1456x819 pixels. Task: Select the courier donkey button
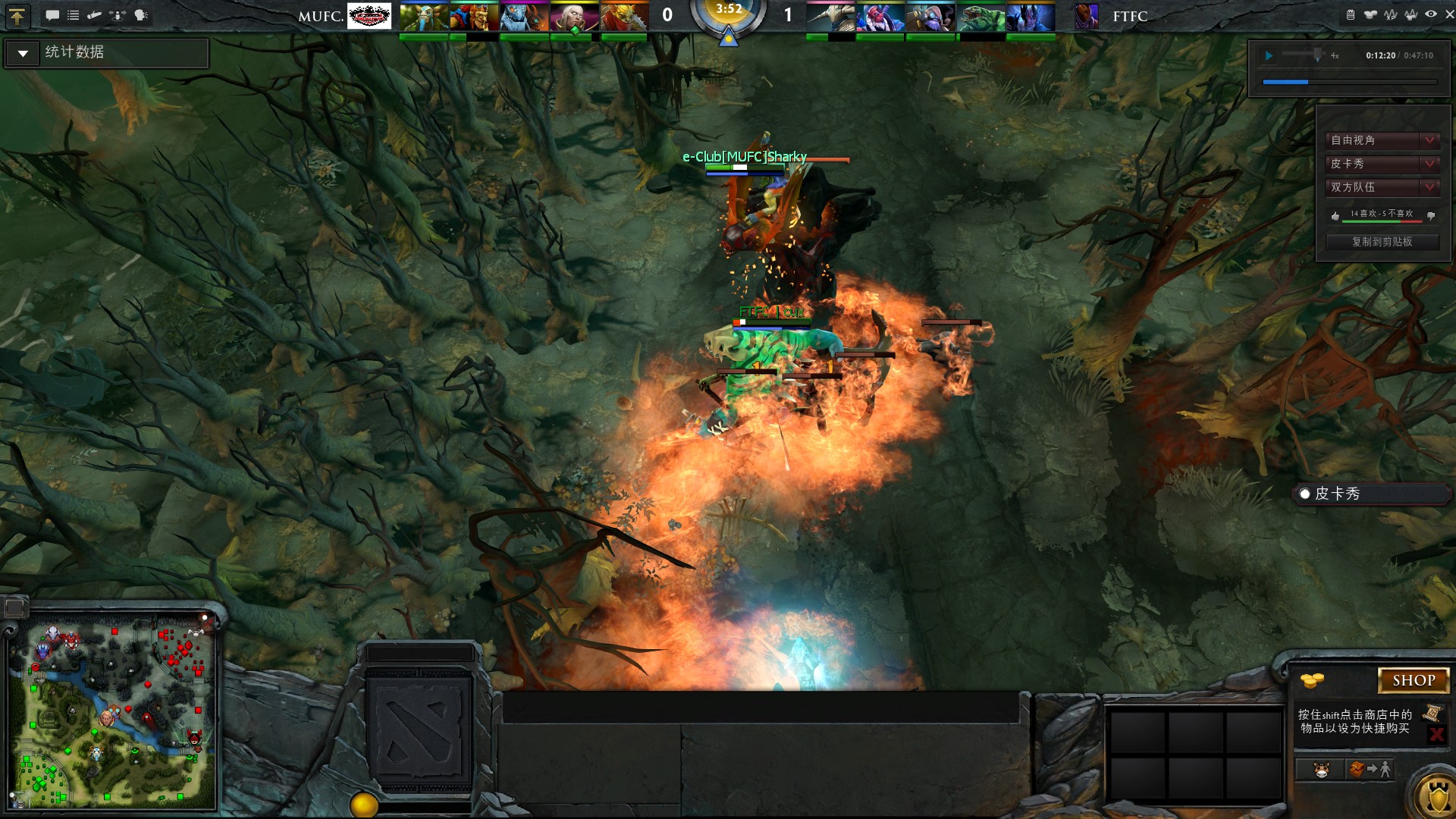click(1322, 770)
